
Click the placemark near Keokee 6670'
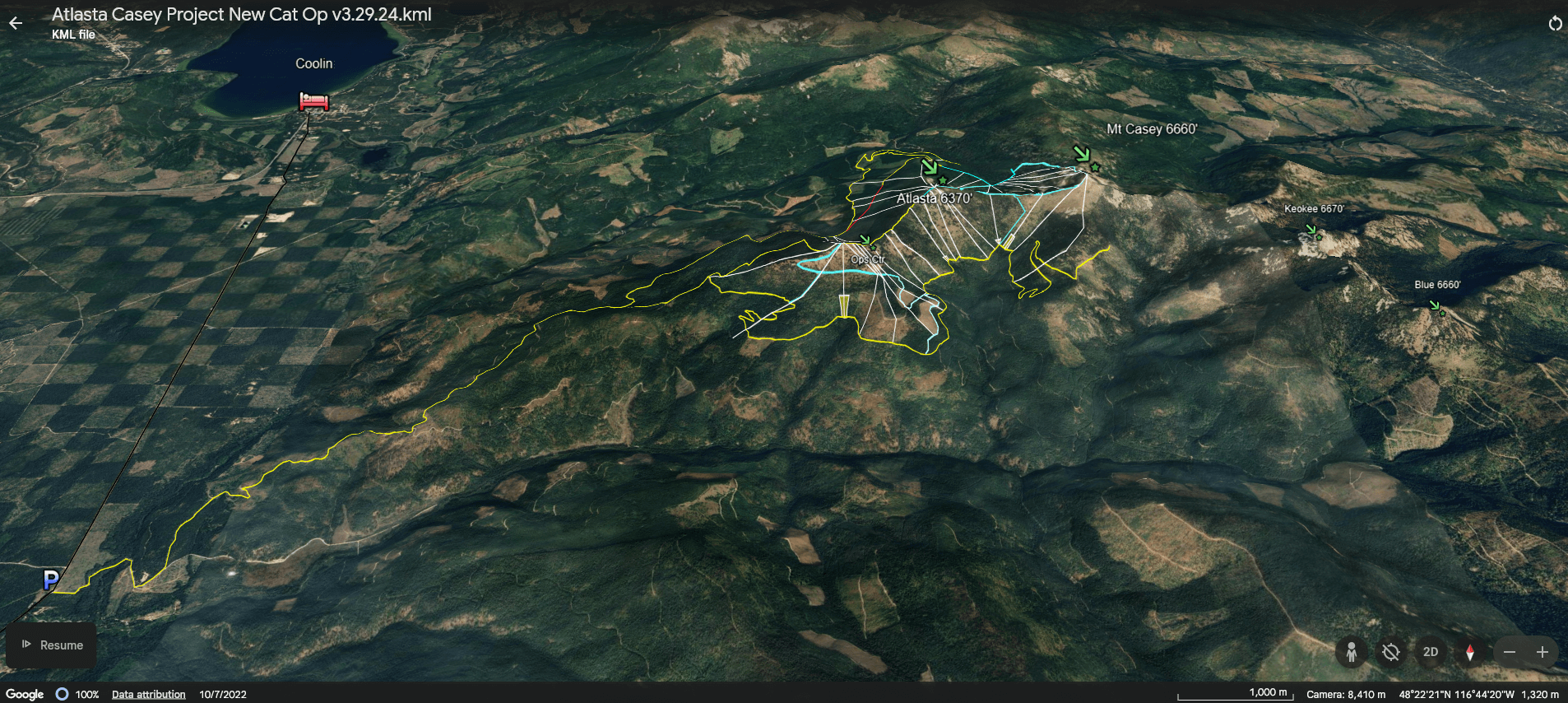[x=1320, y=238]
